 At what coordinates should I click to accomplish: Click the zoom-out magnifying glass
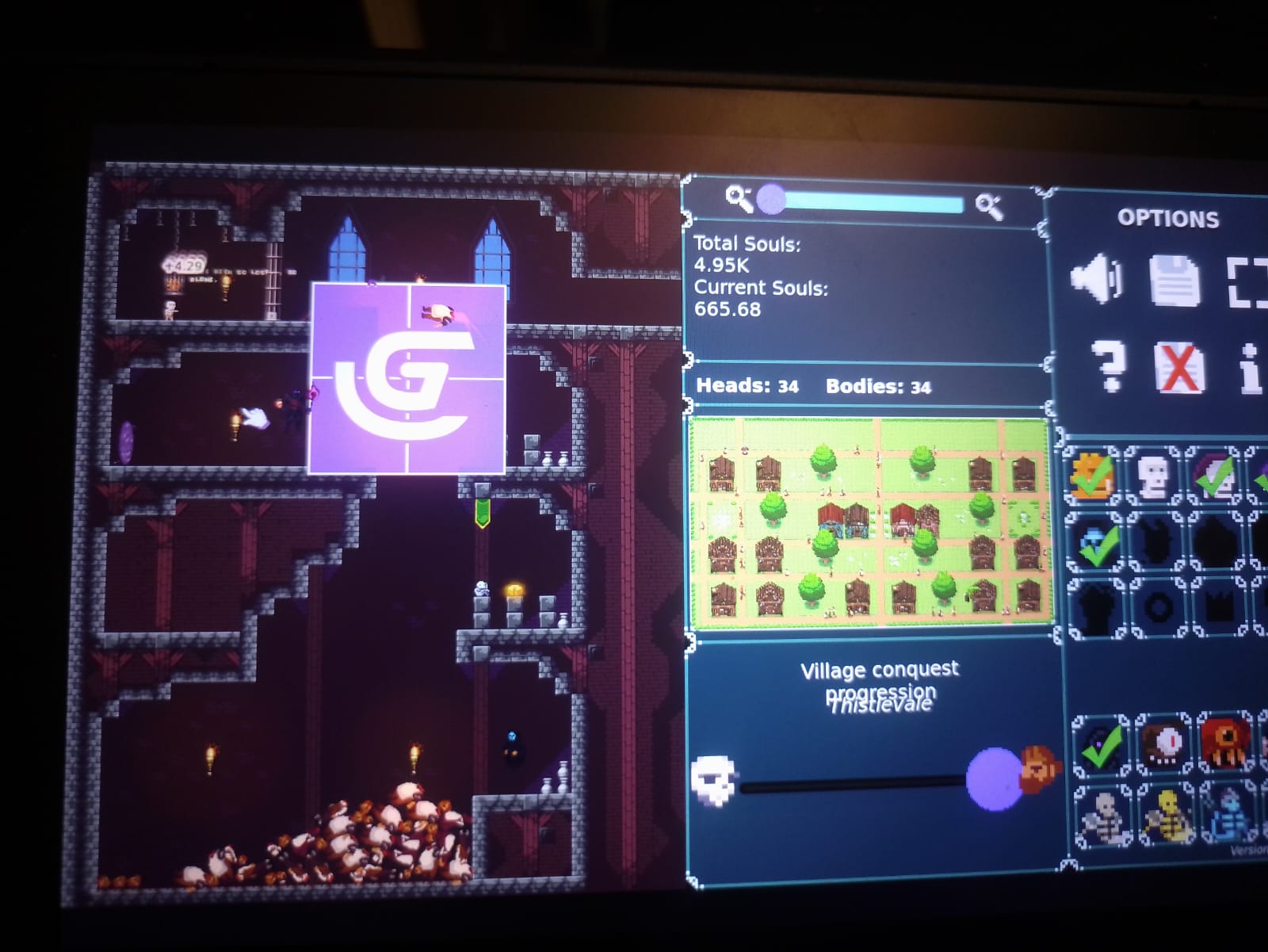point(739,198)
